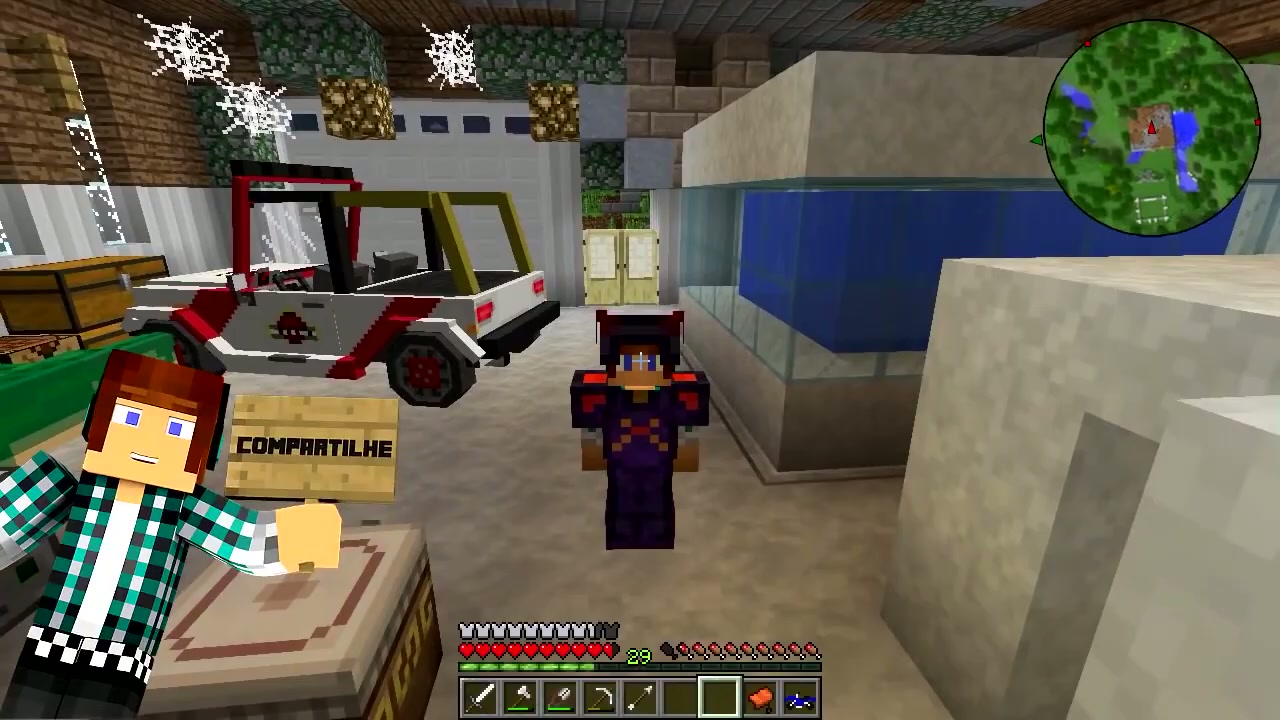Click the minimap in the top right corner
Image resolution: width=1280 pixels, height=720 pixels.
pos(1150,125)
